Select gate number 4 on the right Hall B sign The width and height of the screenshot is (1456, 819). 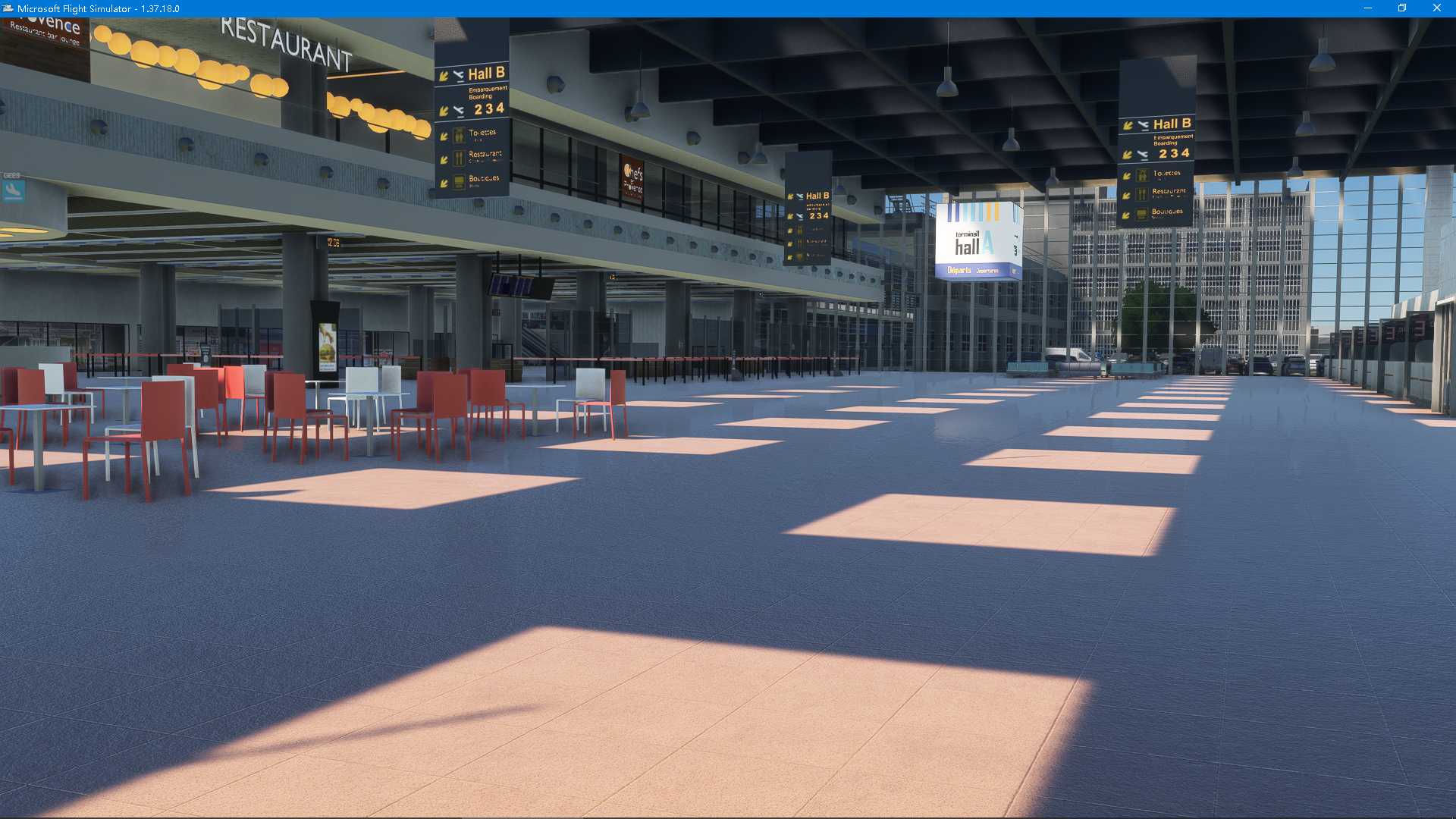tap(1185, 152)
